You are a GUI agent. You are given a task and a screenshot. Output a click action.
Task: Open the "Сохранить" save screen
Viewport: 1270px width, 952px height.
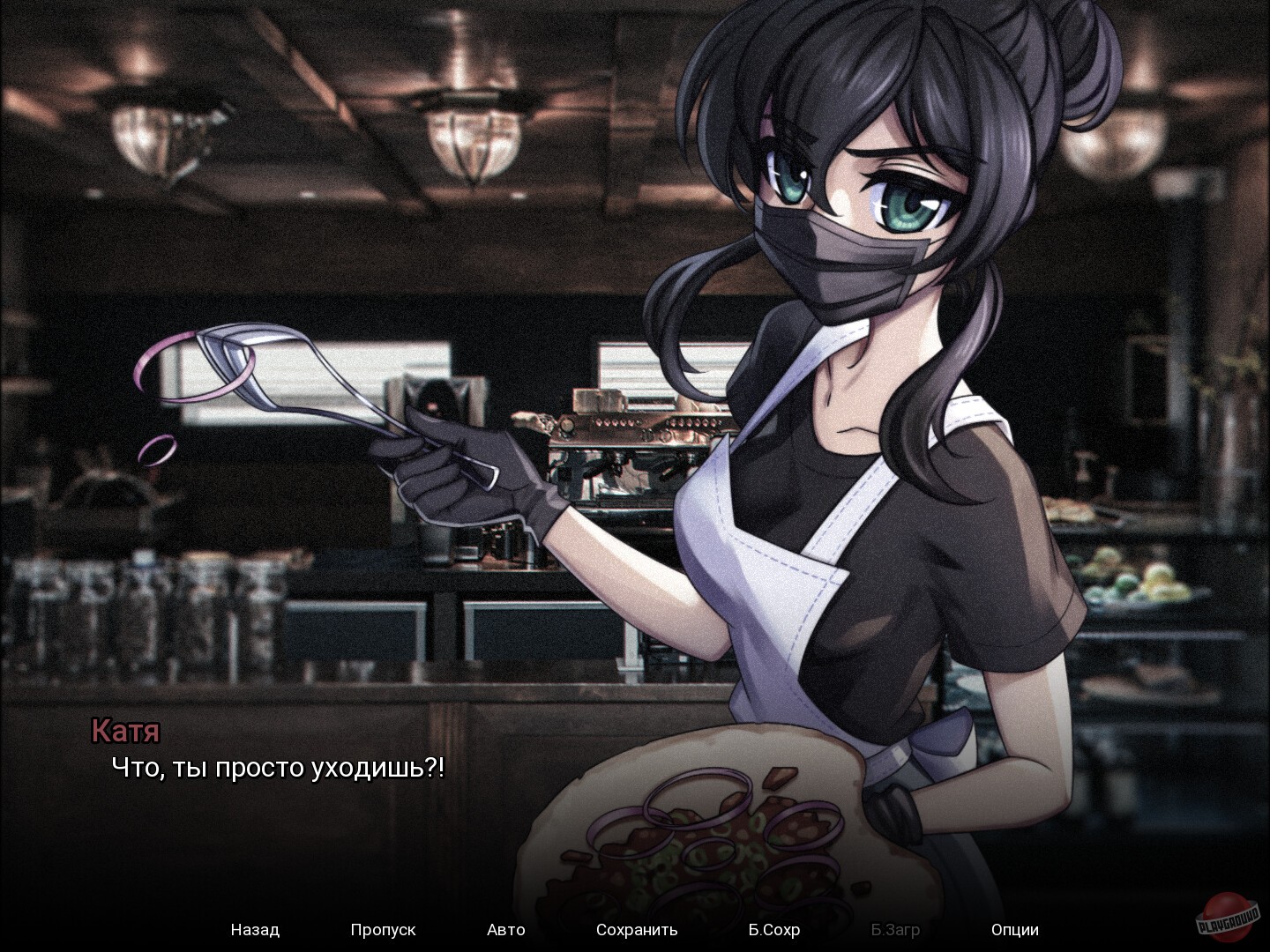637,930
